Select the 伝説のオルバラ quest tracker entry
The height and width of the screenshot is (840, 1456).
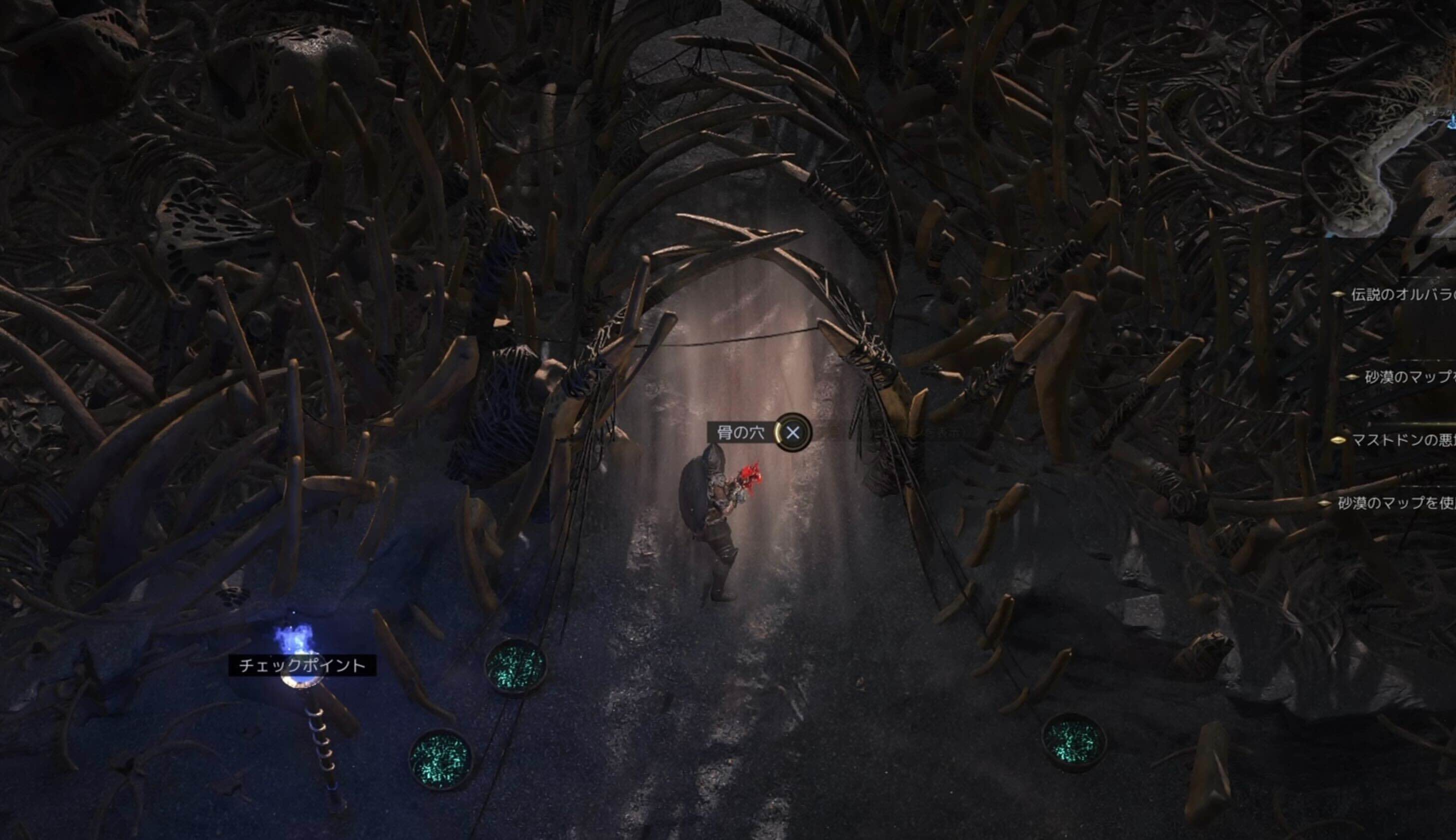pos(1402,295)
